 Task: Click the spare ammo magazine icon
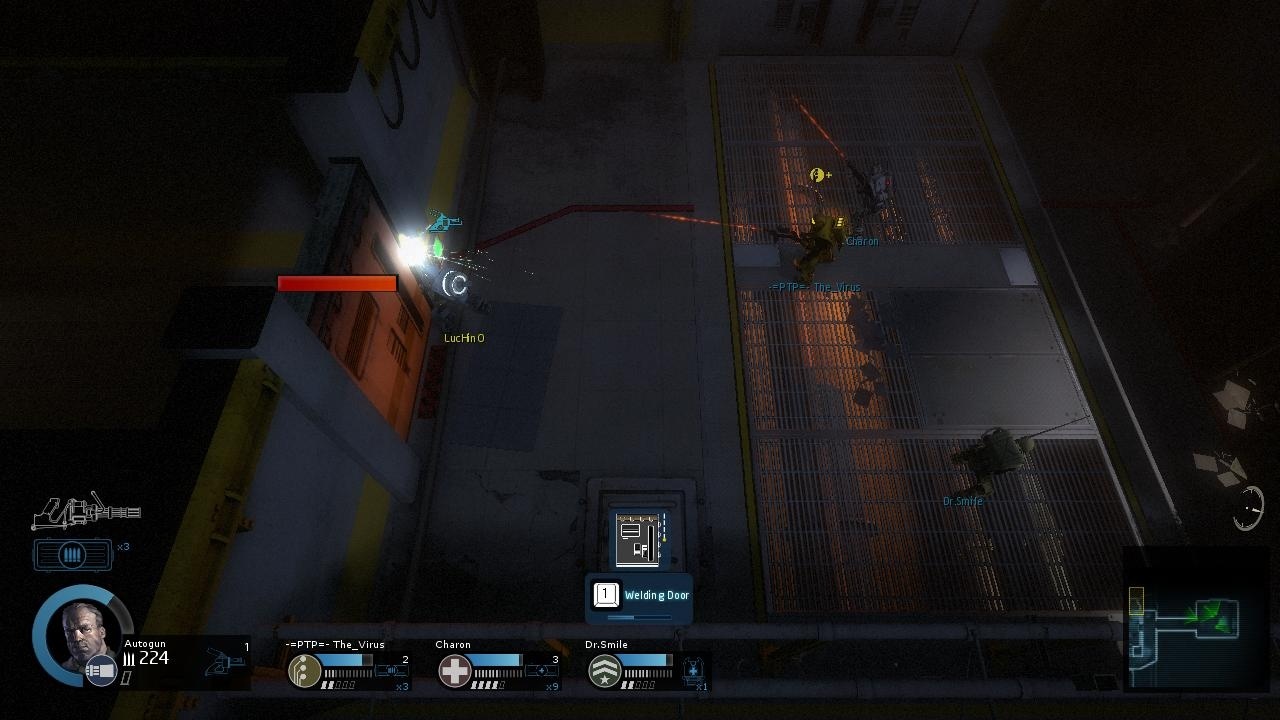(73, 555)
